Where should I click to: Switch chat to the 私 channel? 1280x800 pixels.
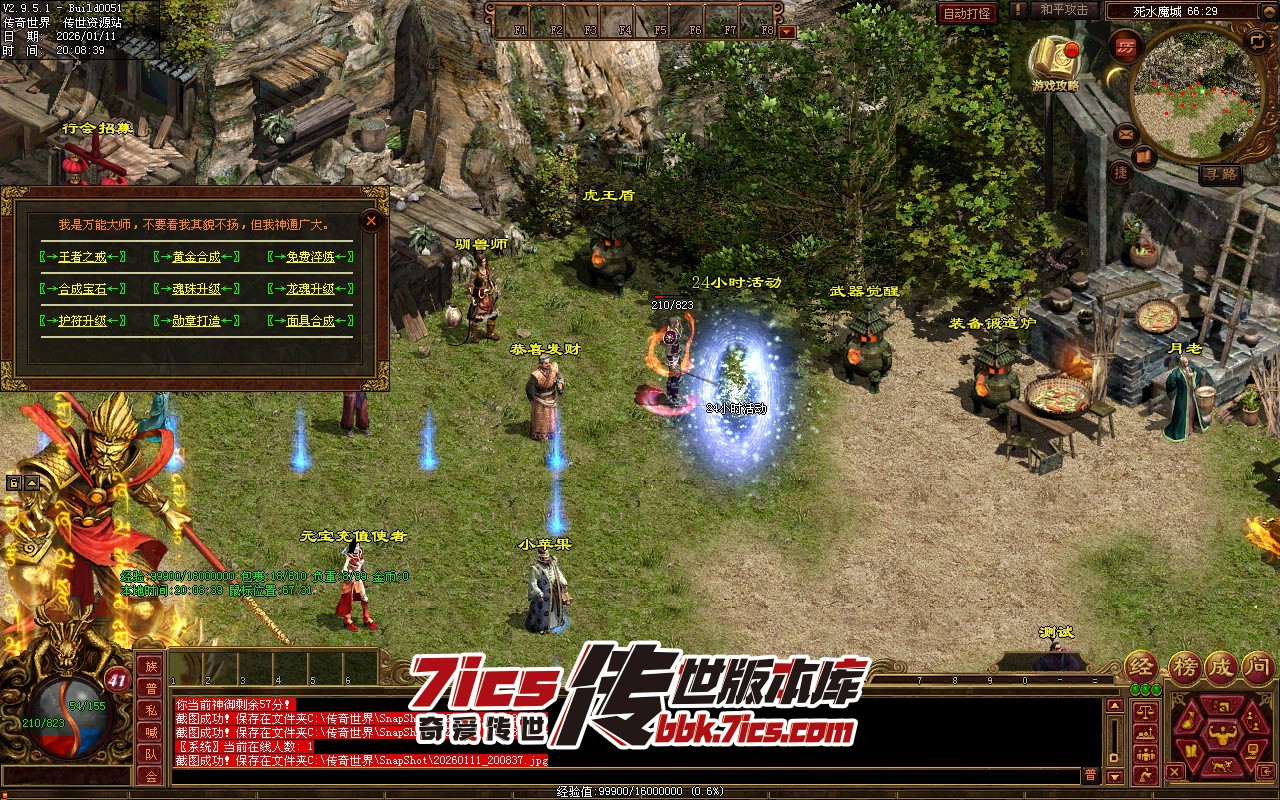click(150, 711)
